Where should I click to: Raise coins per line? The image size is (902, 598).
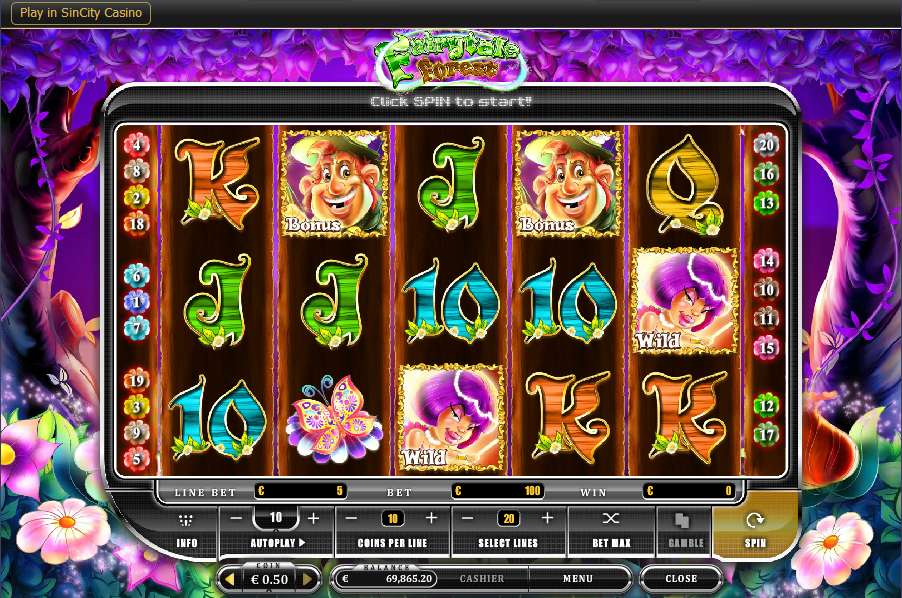pyautogui.click(x=431, y=518)
